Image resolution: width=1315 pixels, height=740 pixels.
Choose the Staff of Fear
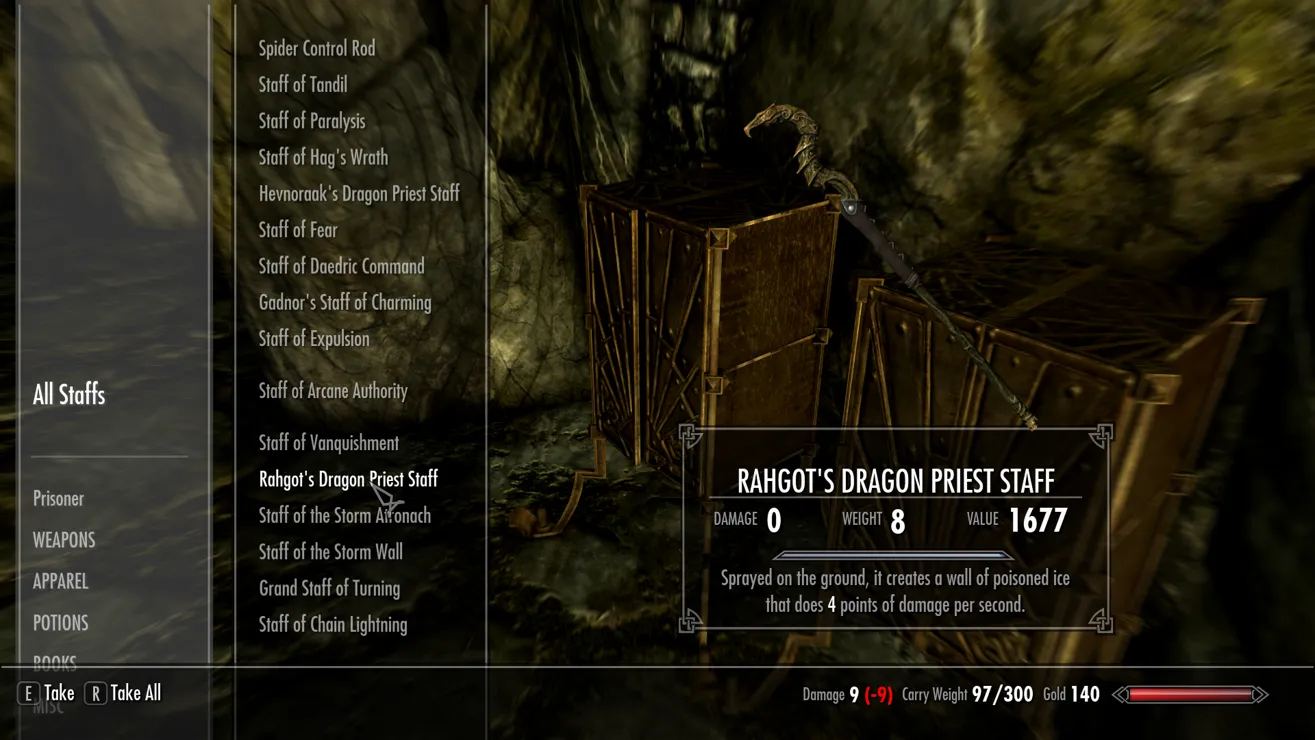coord(298,230)
